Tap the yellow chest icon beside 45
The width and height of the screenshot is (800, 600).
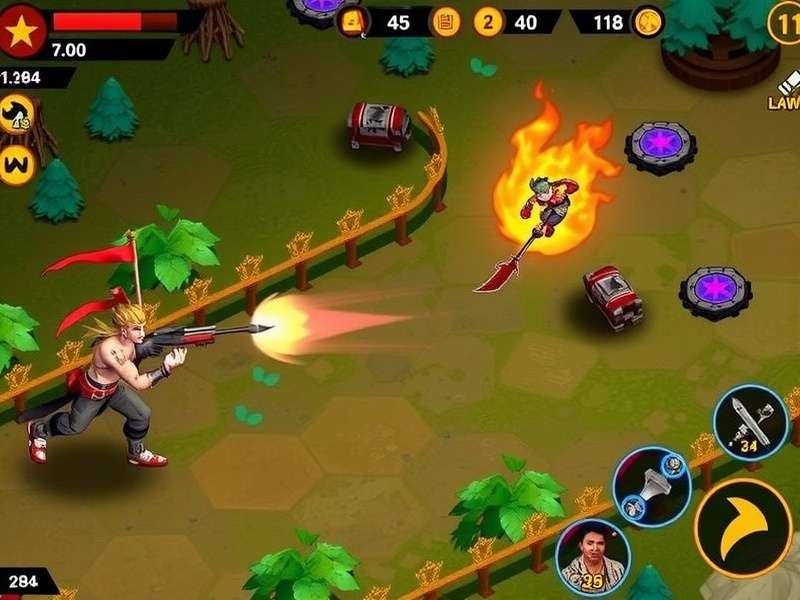click(353, 21)
